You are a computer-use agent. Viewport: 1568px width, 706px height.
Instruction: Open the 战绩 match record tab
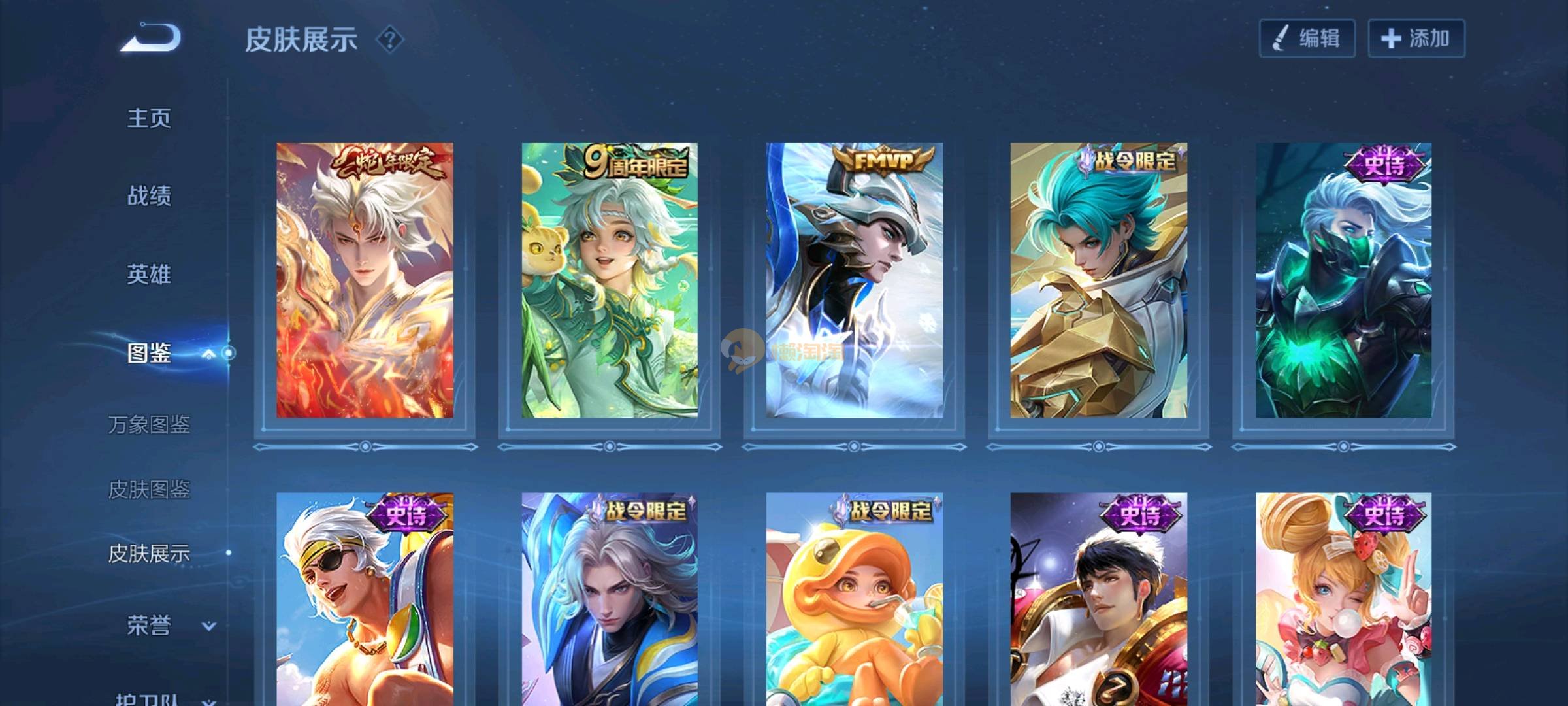[149, 195]
